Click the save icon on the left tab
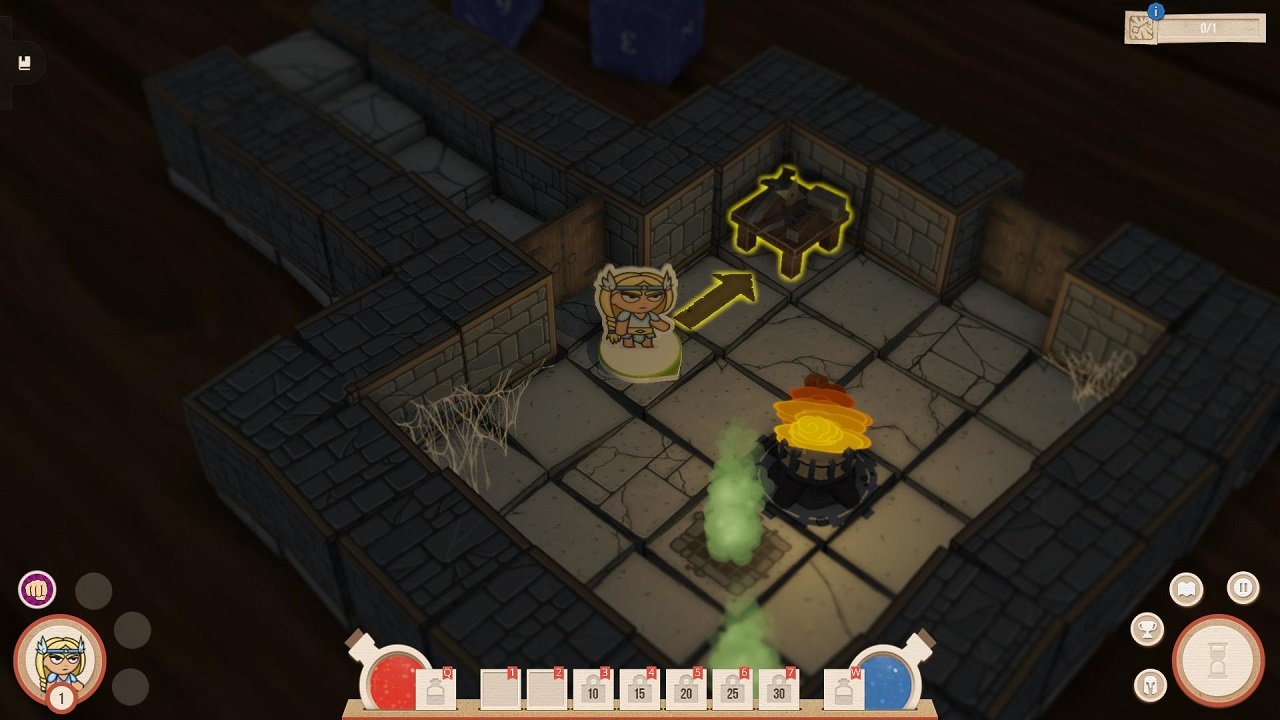1280x720 pixels. pos(25,64)
